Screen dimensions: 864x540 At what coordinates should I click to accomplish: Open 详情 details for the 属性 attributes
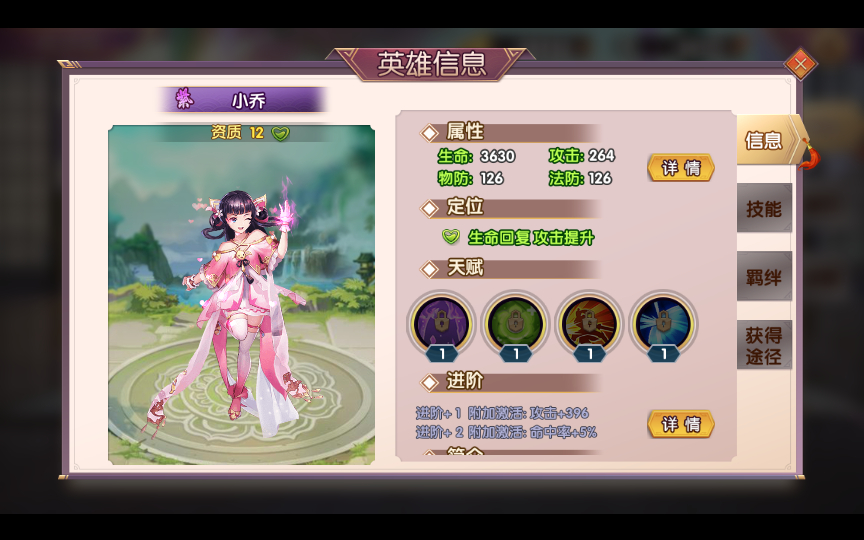tap(681, 167)
